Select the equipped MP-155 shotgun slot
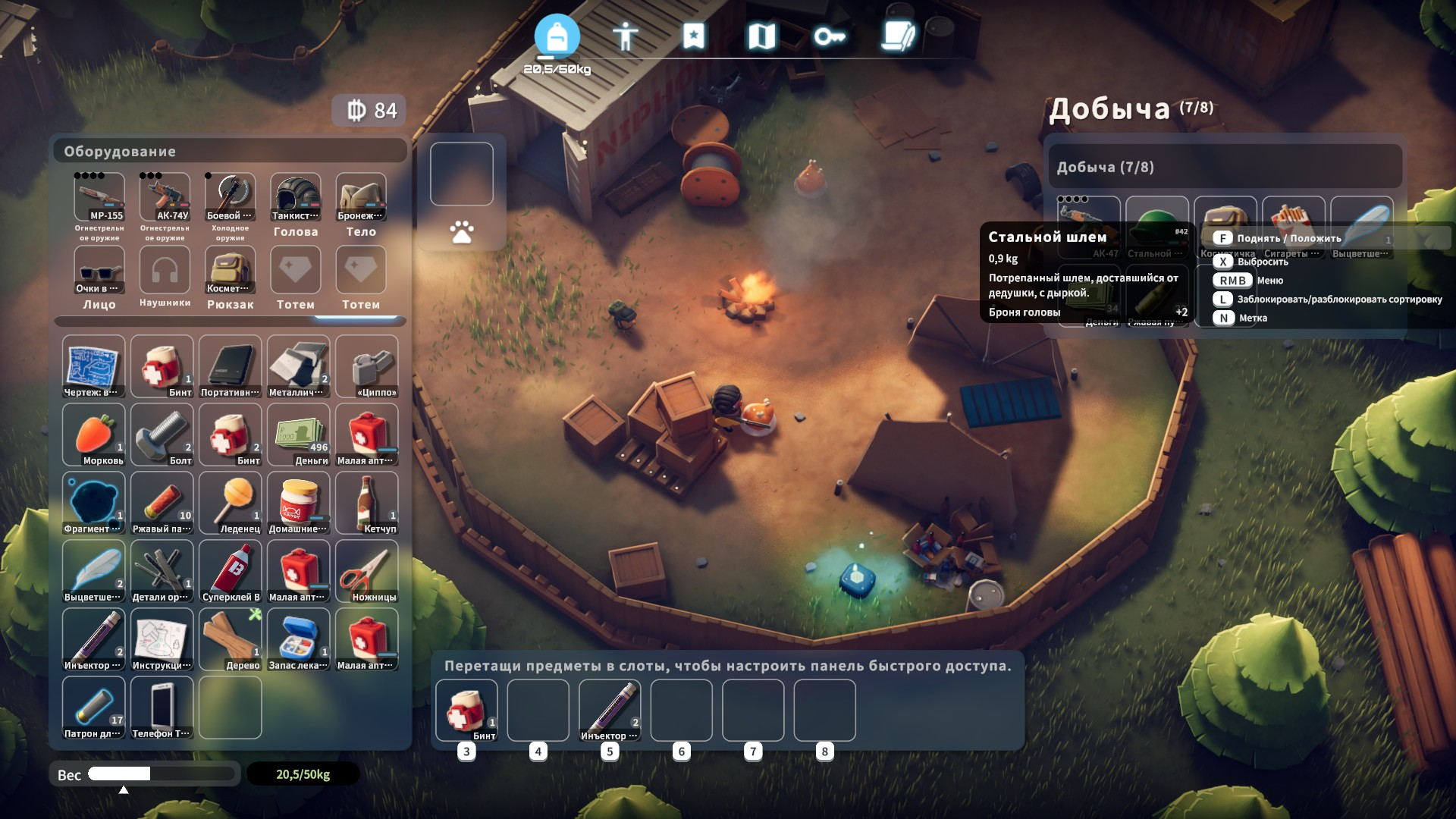1456x819 pixels. click(99, 197)
